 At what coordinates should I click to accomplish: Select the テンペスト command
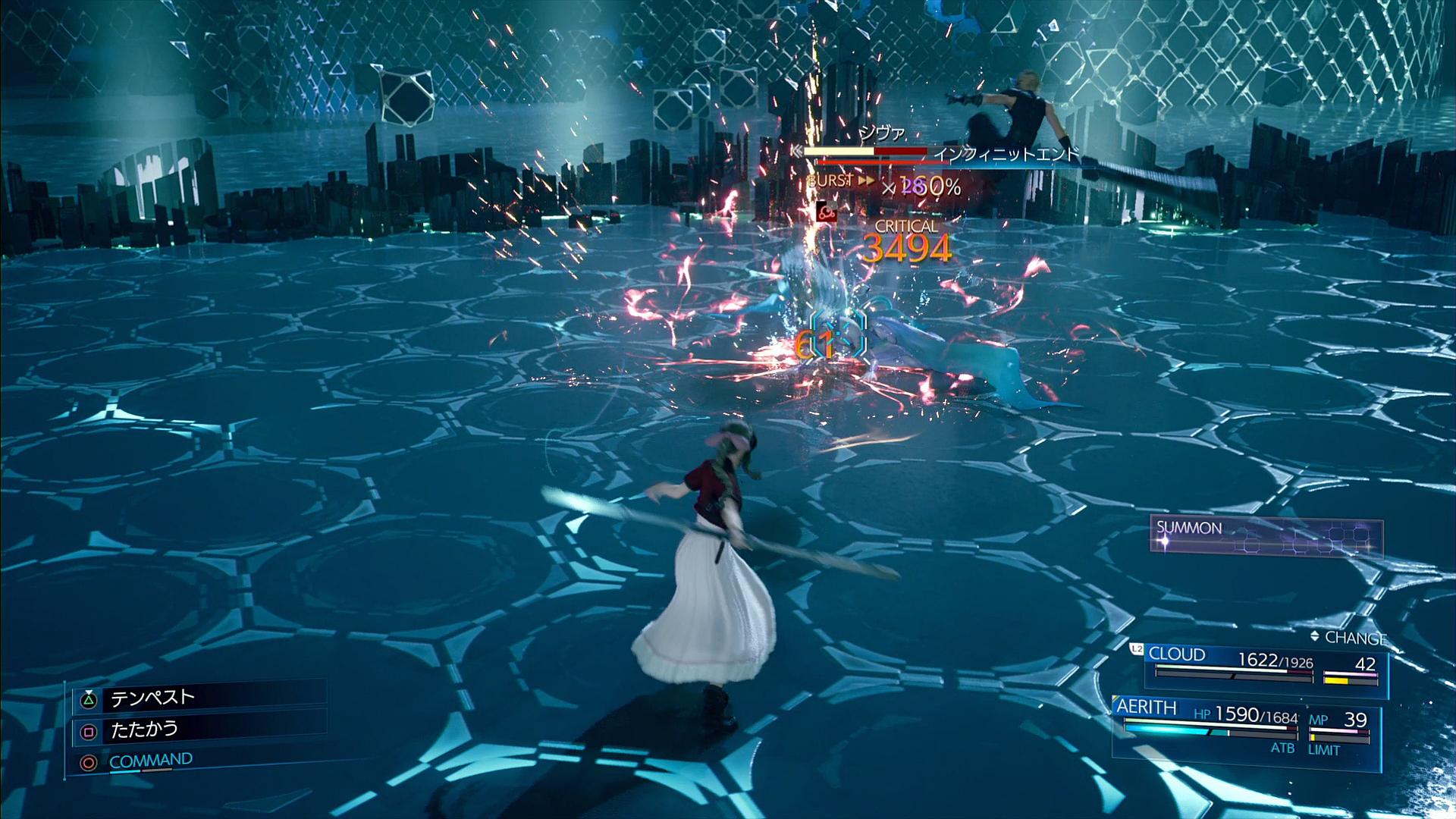pyautogui.click(x=153, y=698)
